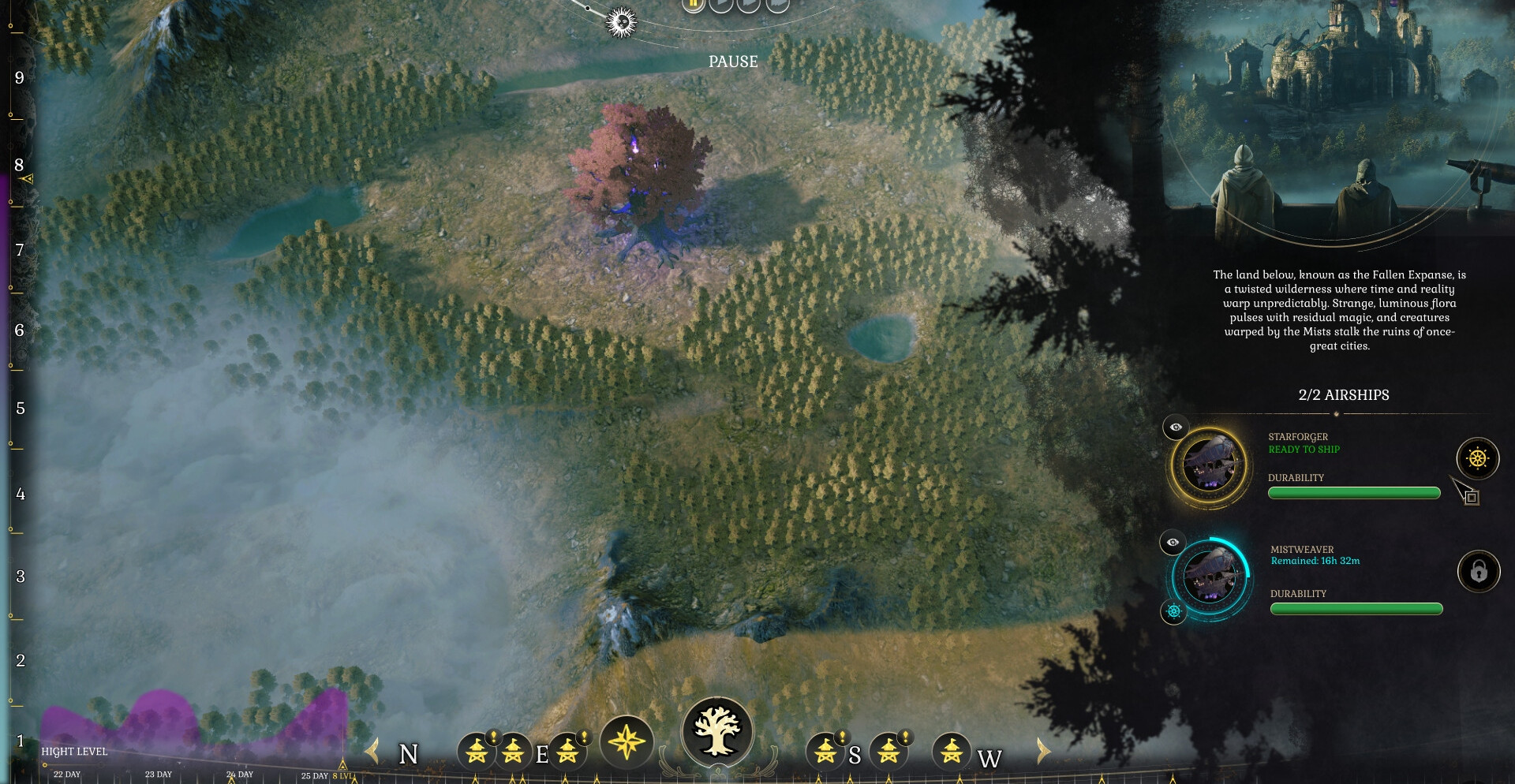Click the yellow pause button
Viewport: 1515px width, 784px height.
[694, 4]
